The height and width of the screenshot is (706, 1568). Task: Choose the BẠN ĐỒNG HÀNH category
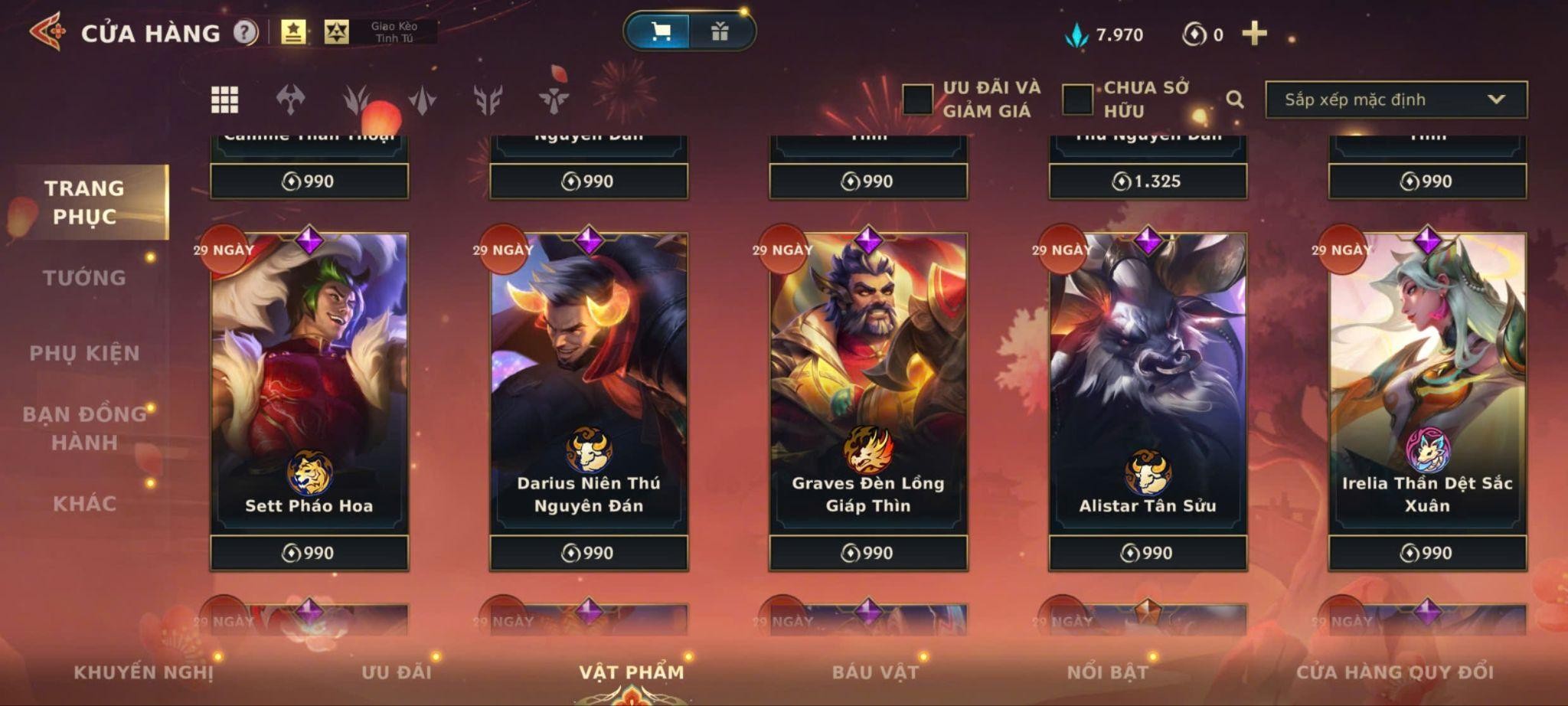[84, 428]
